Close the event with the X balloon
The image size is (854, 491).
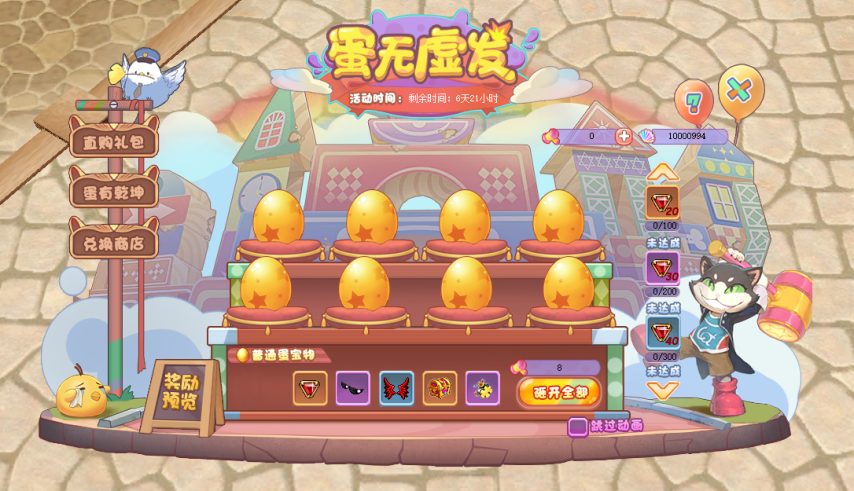click(x=740, y=89)
